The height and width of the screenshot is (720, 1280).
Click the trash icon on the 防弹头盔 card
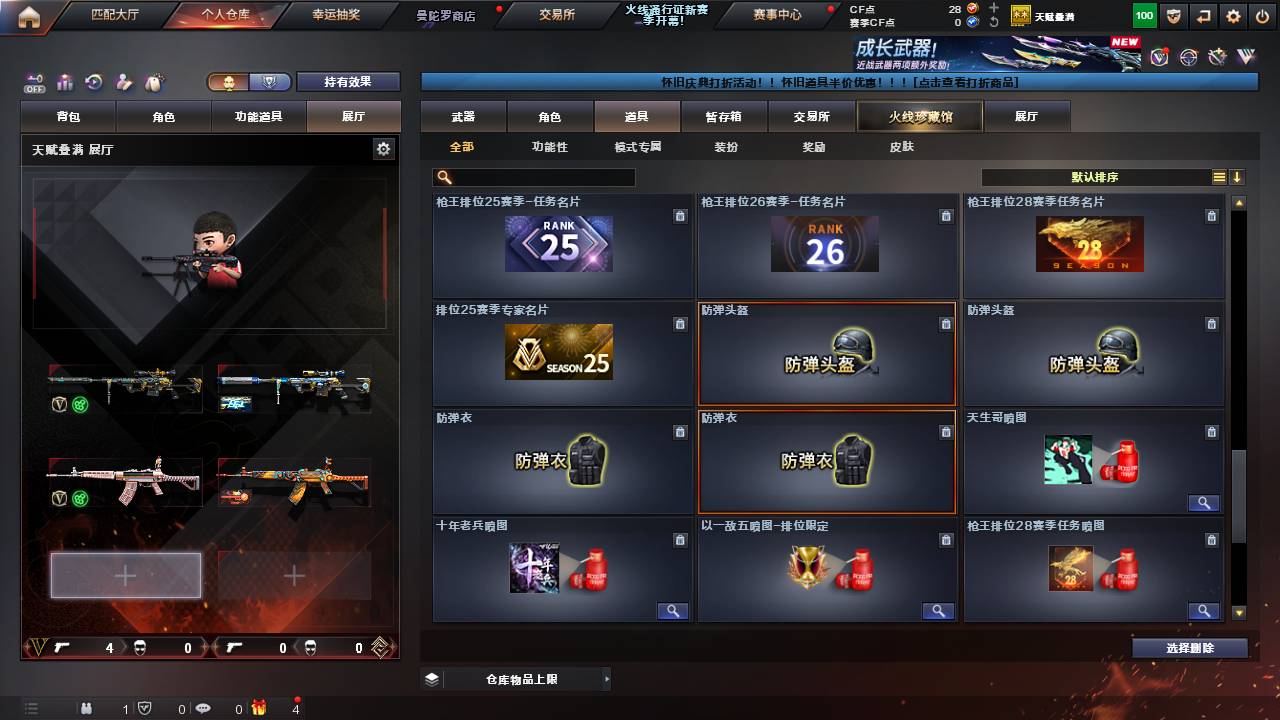(946, 324)
